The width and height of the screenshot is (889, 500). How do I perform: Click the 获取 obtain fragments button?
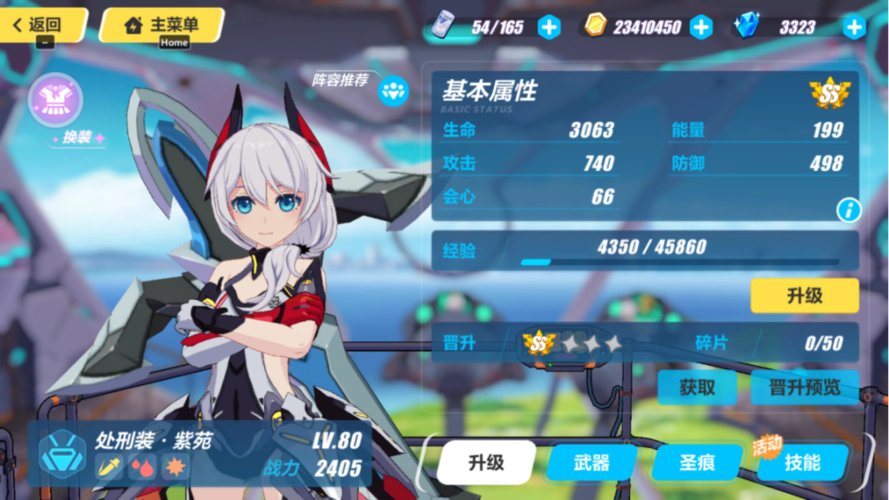[x=697, y=387]
